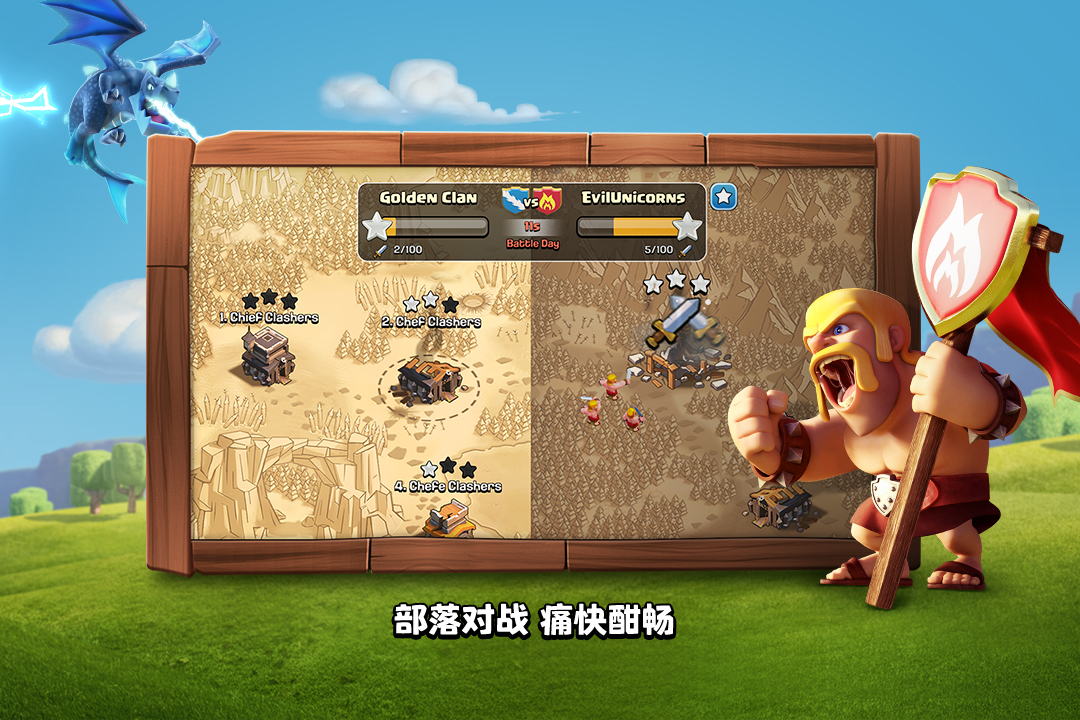Select the war base 4. Chefe Clashers
1080x720 pixels.
448,518
